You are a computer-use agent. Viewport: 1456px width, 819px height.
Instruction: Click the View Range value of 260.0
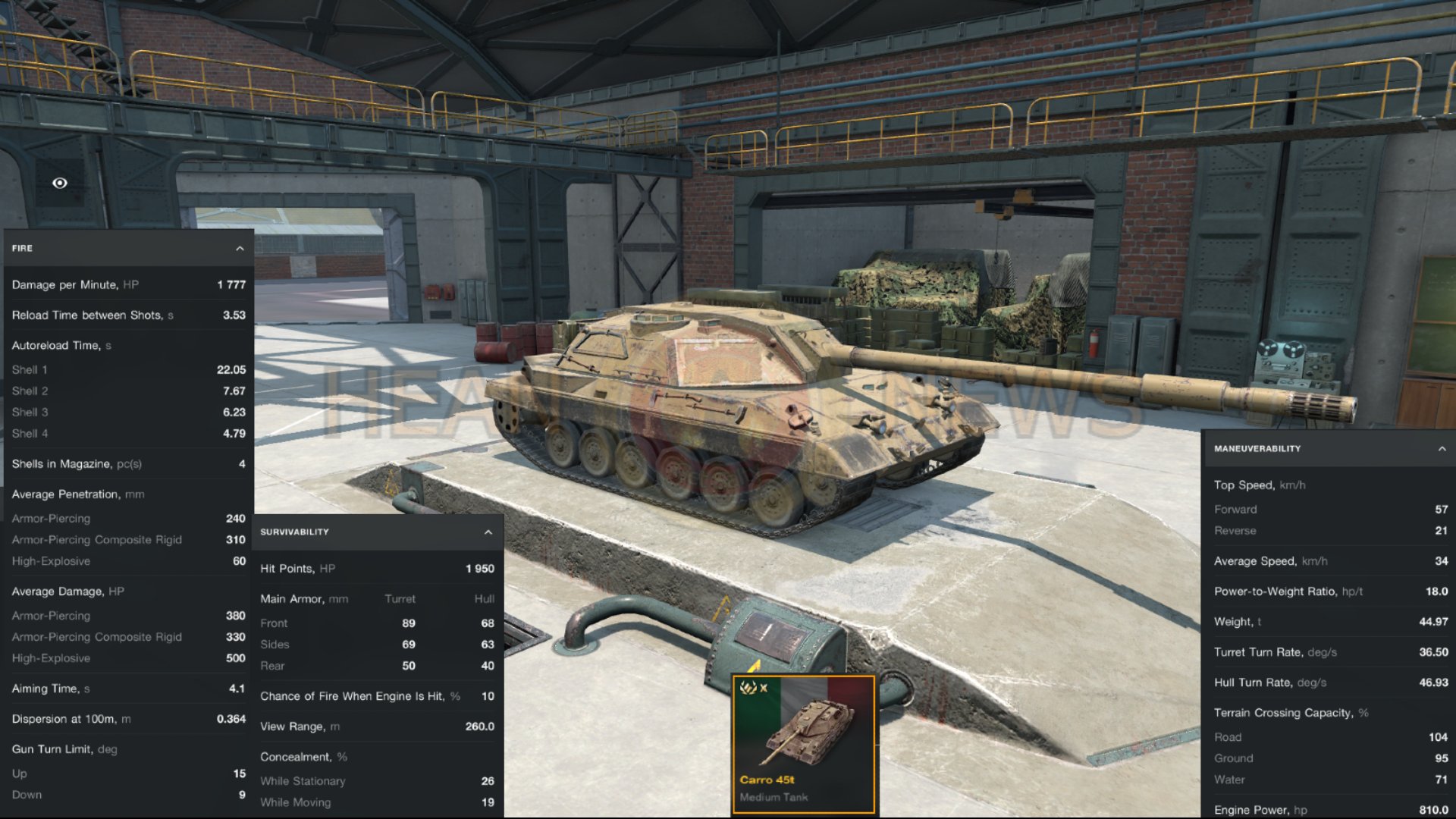coord(481,726)
